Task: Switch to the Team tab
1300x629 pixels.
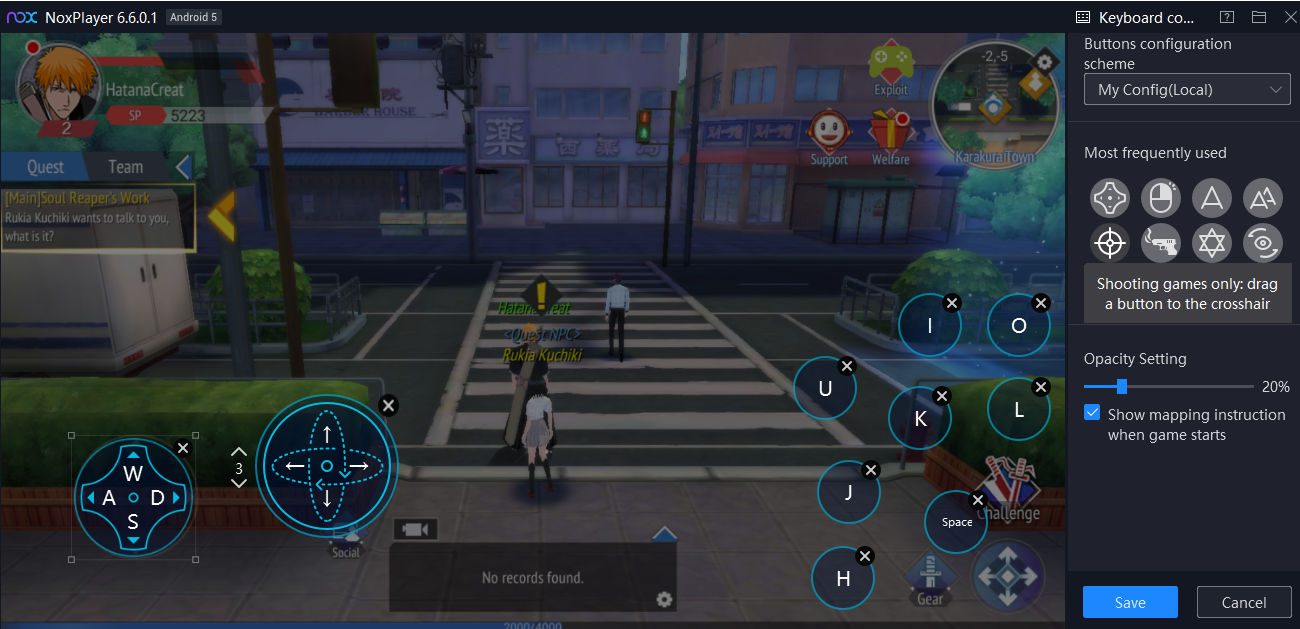Action: 126,167
